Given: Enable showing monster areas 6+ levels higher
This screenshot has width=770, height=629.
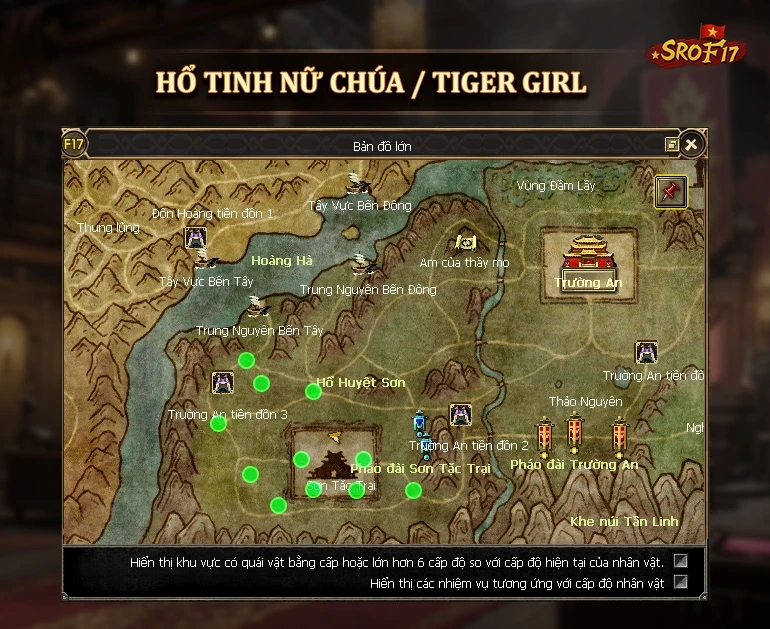Looking at the screenshot, I should point(681,561).
